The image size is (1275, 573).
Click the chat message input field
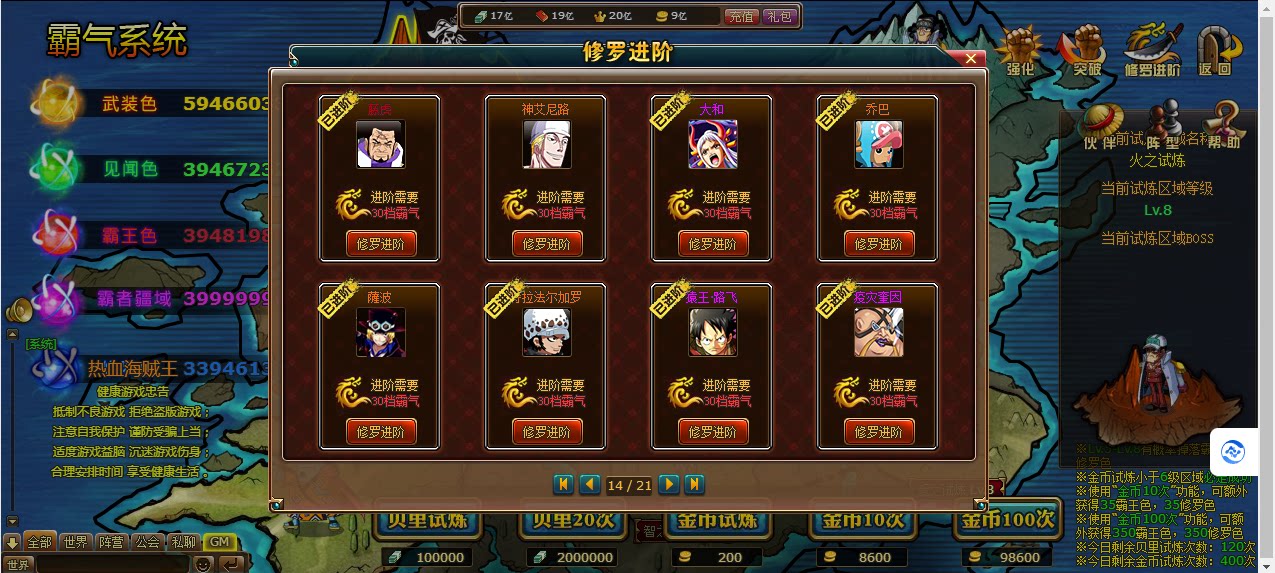pos(112,564)
